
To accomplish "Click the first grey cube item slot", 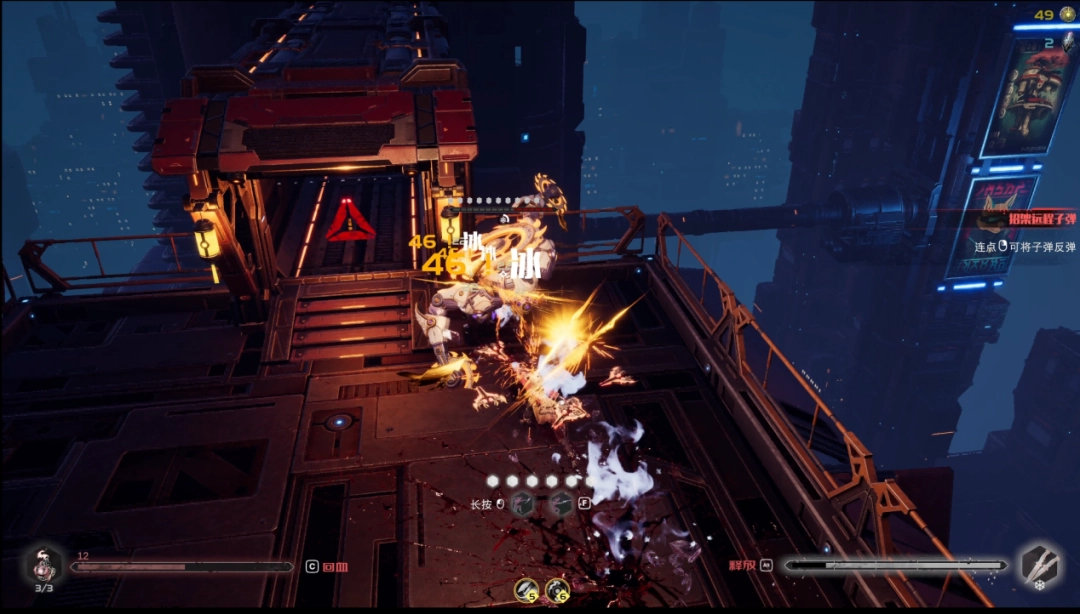I will tap(520, 505).
